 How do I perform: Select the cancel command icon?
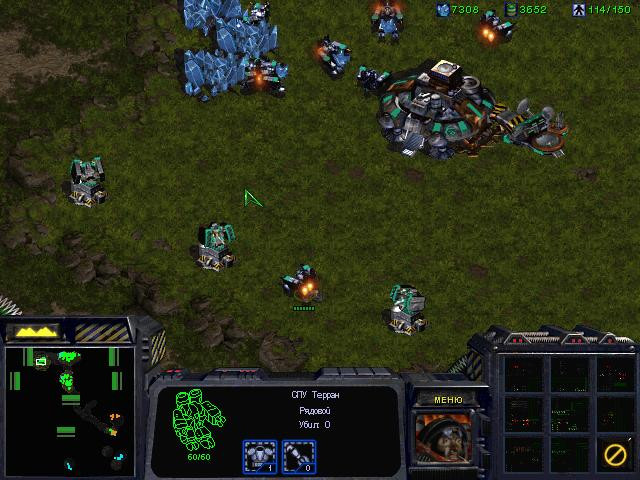[x=615, y=454]
